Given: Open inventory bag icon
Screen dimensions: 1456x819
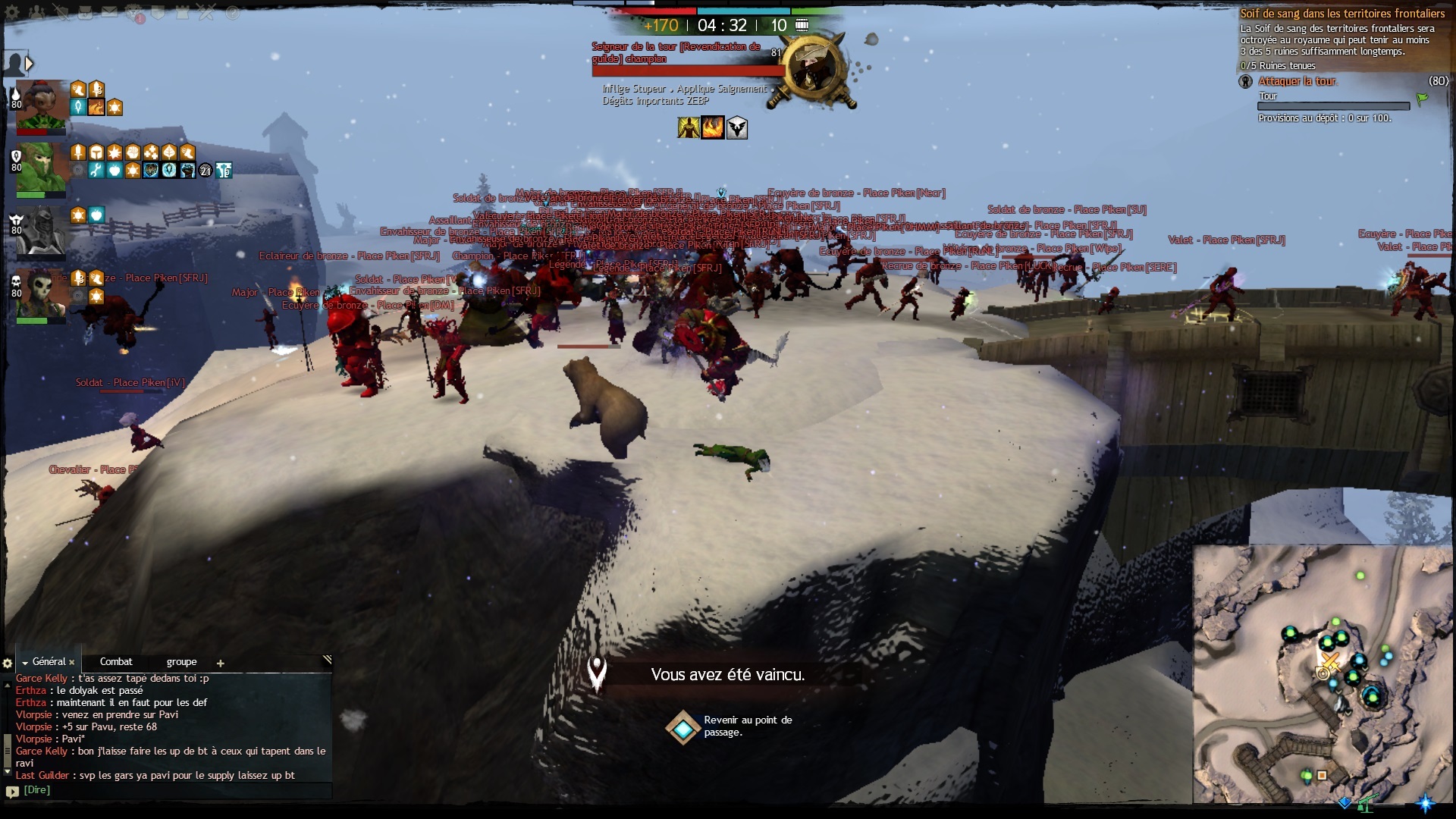Looking at the screenshot, I should coord(85,12).
